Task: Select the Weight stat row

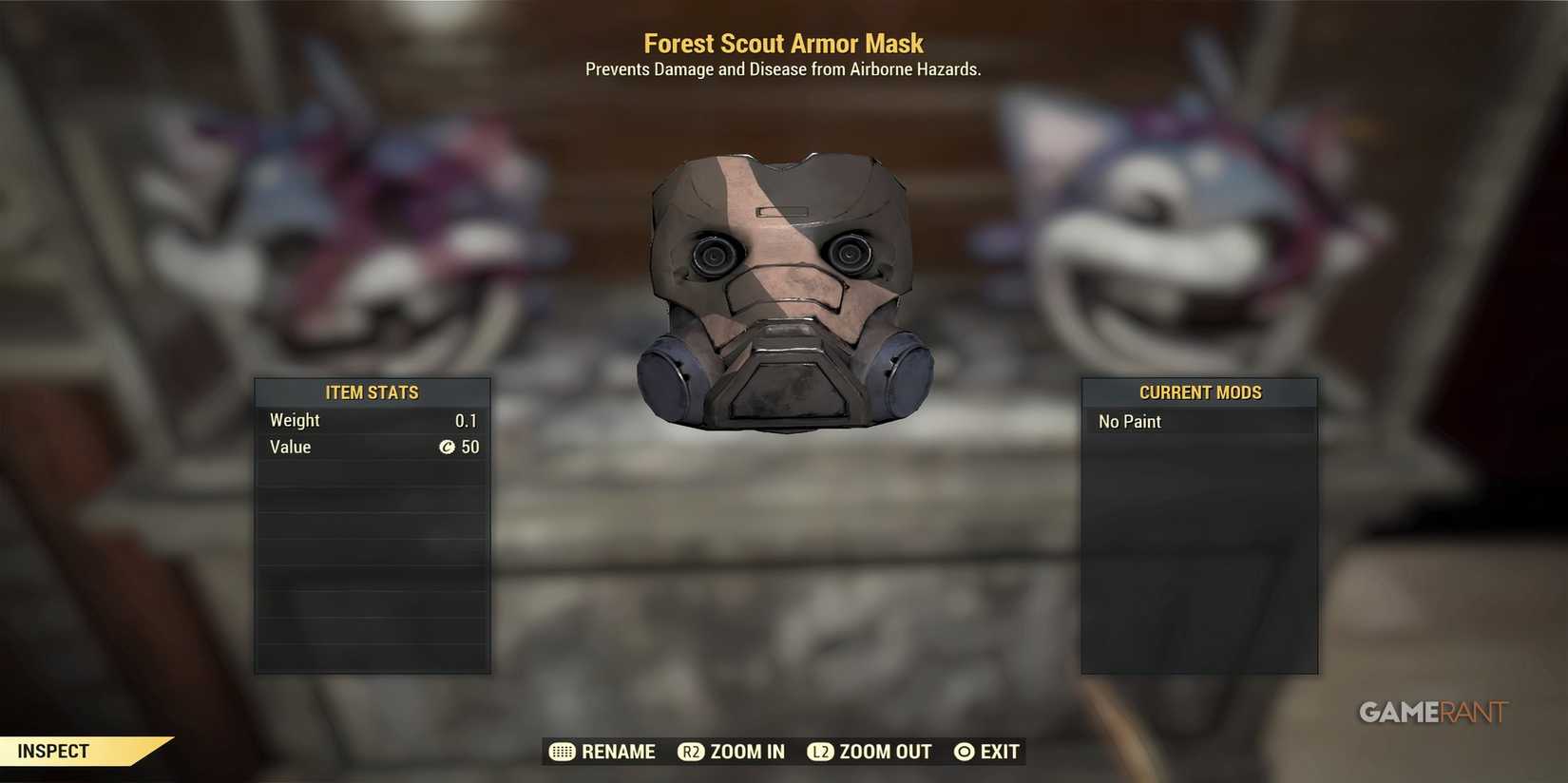Action: [x=372, y=420]
